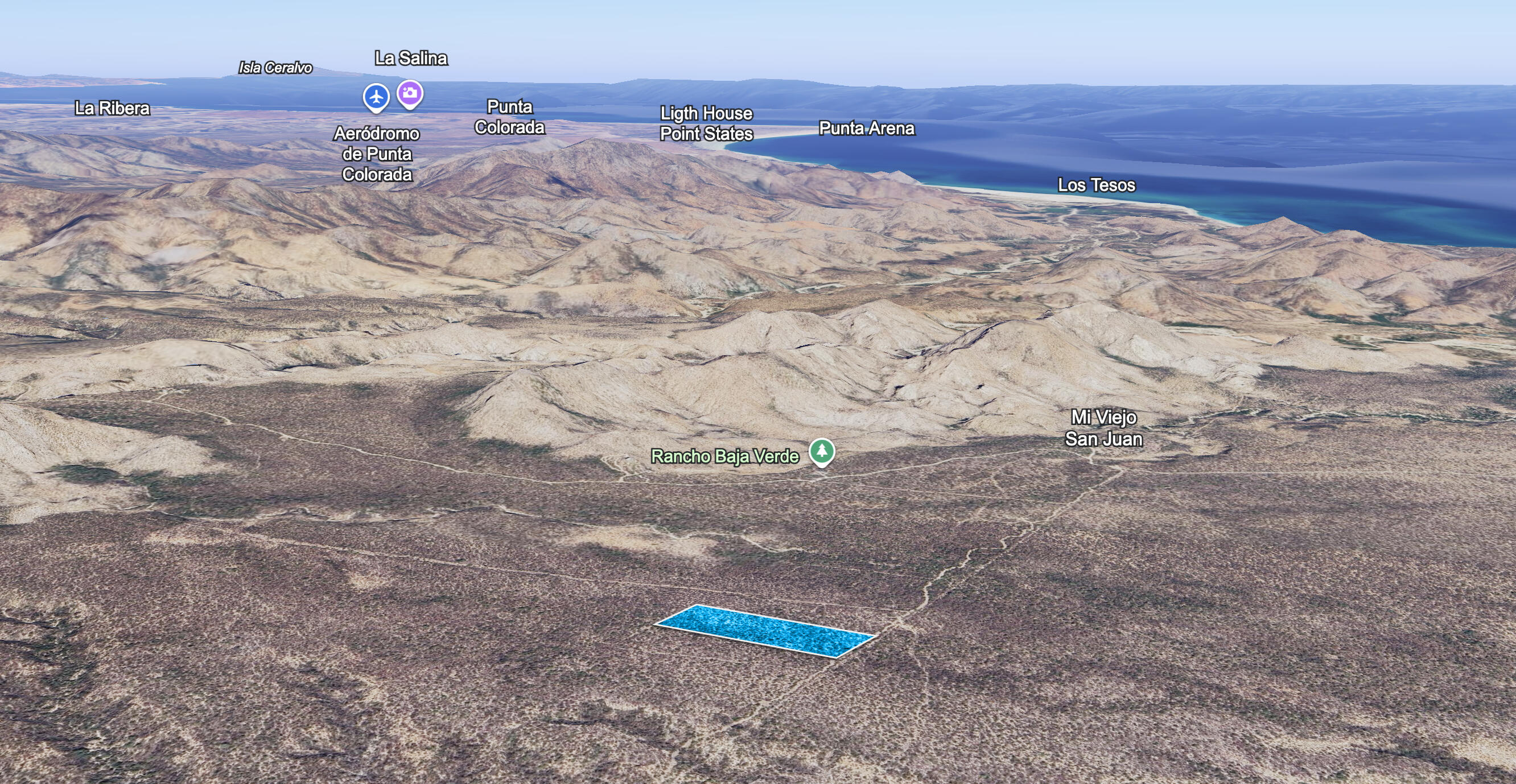Click the Punta Arena place label
1516x784 pixels.
[x=866, y=129]
